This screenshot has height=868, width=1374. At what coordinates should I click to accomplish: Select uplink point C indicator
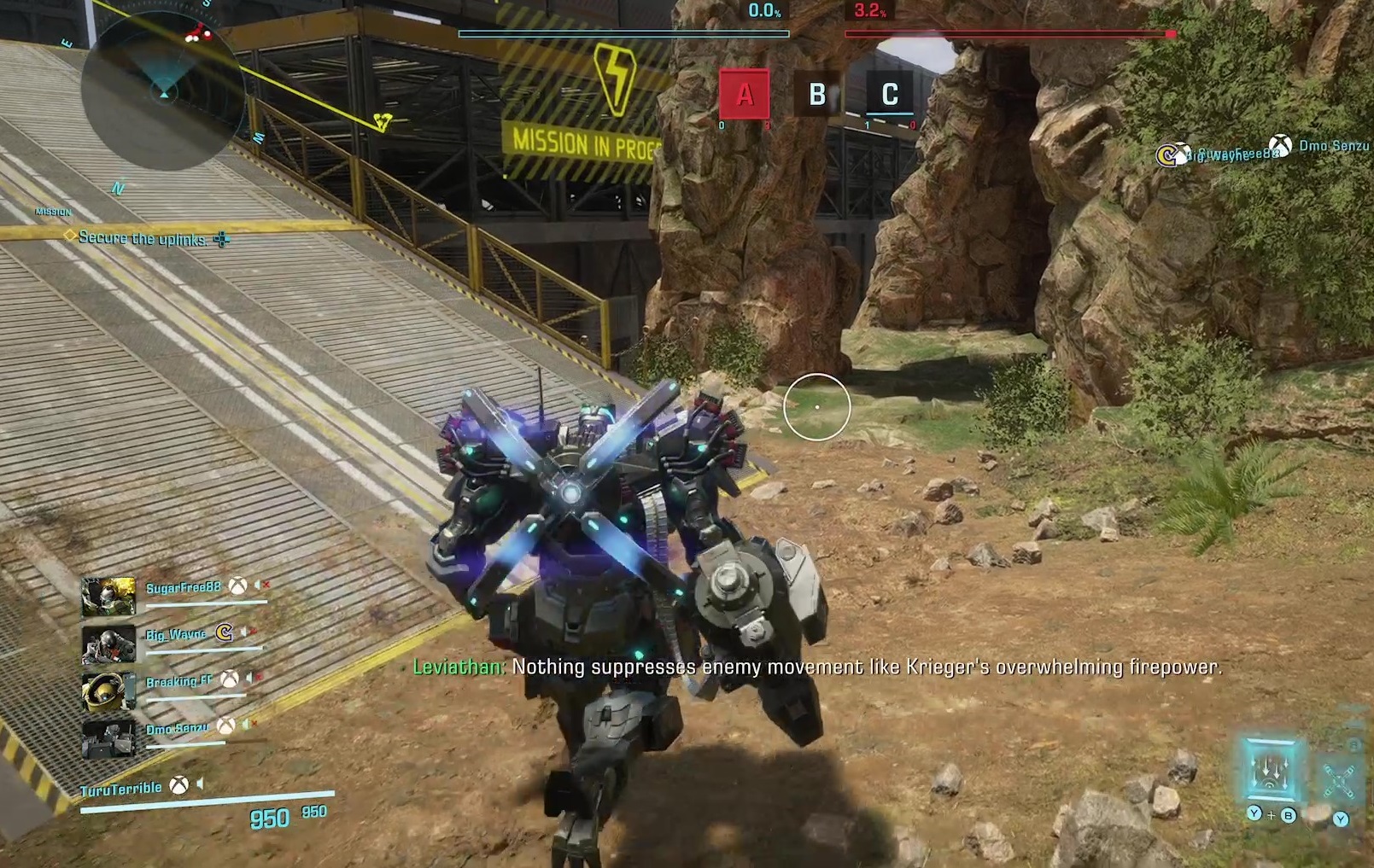[890, 94]
